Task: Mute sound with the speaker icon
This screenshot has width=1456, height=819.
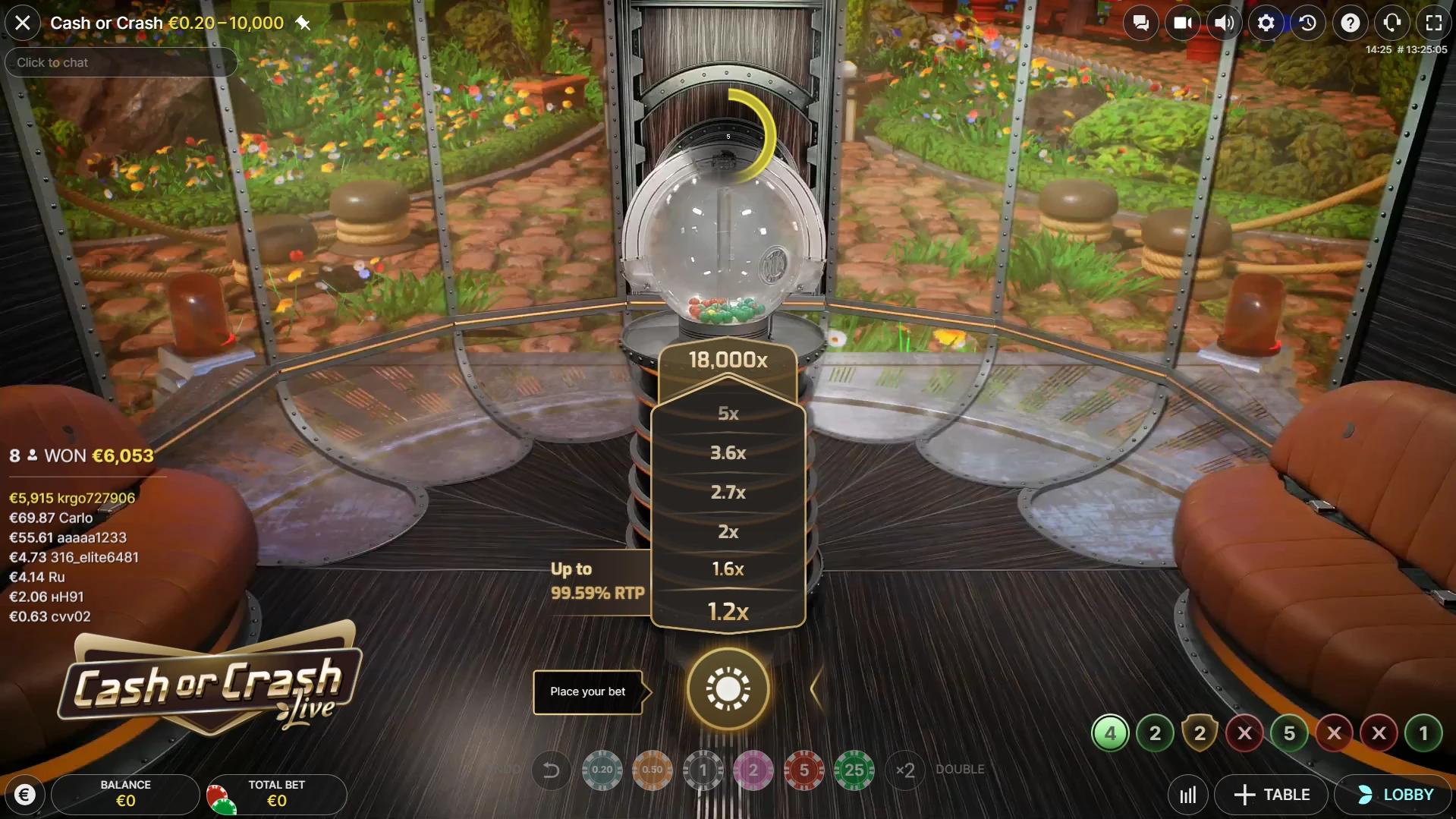Action: tap(1224, 23)
